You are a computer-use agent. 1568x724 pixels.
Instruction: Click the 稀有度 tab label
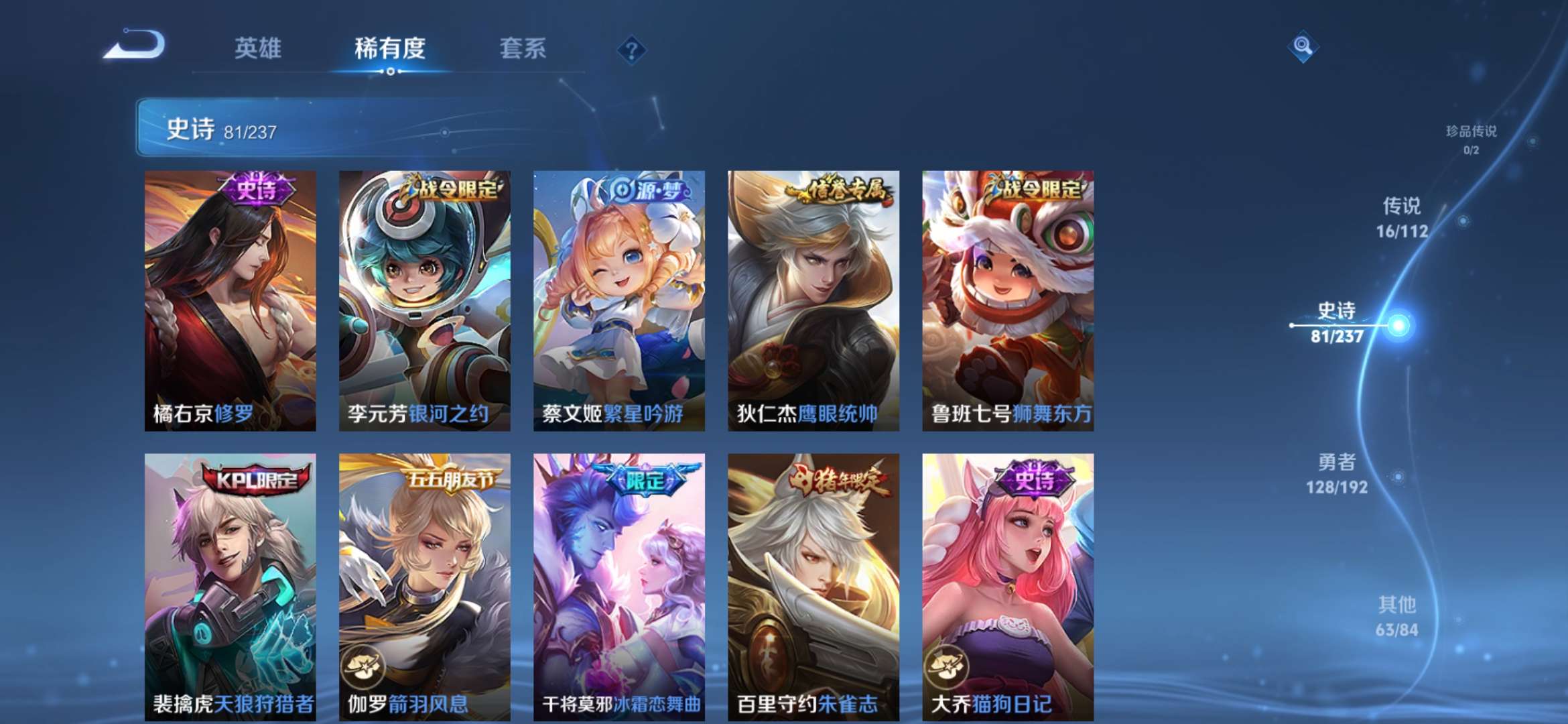[391, 48]
